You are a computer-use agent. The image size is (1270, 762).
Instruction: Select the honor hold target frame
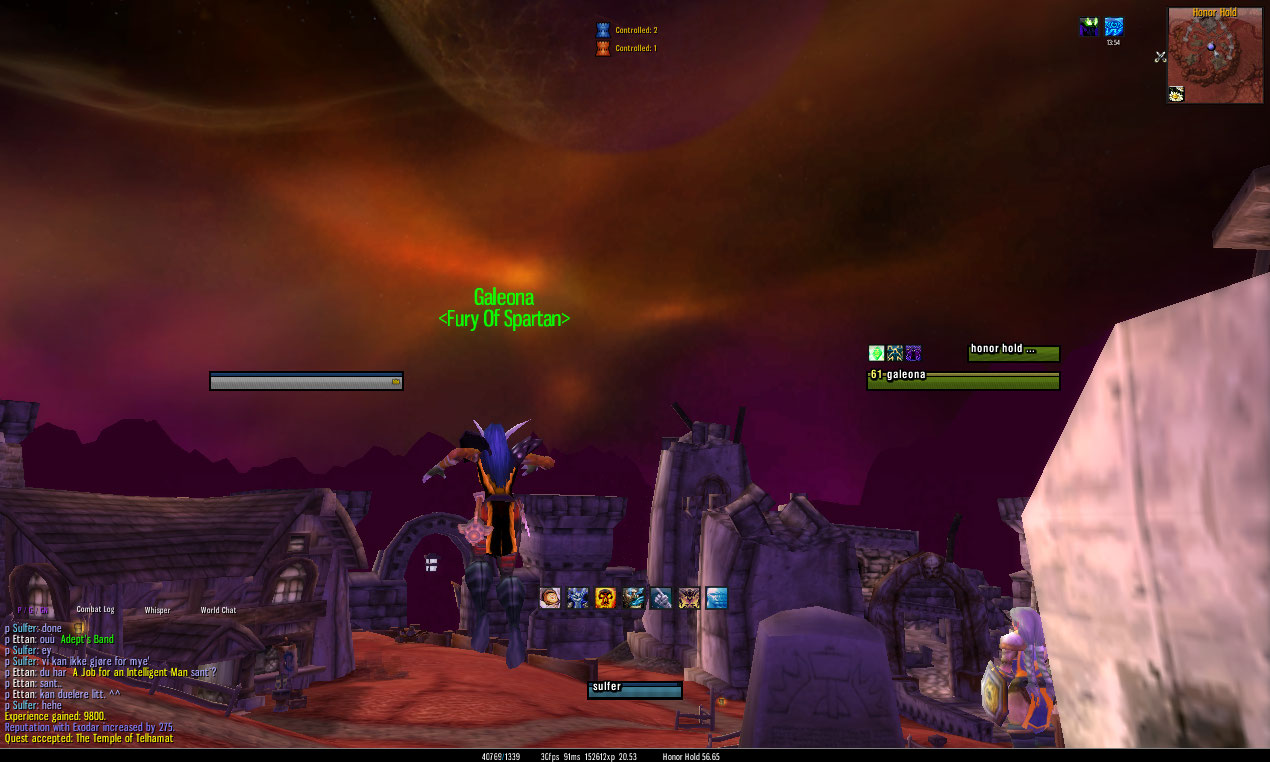point(1013,353)
